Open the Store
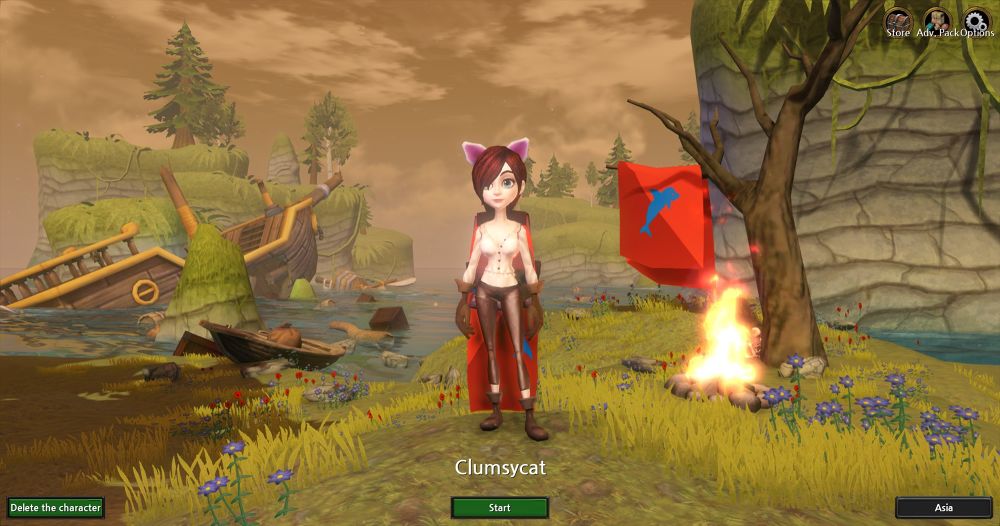This screenshot has height=526, width=1000. (x=898, y=22)
